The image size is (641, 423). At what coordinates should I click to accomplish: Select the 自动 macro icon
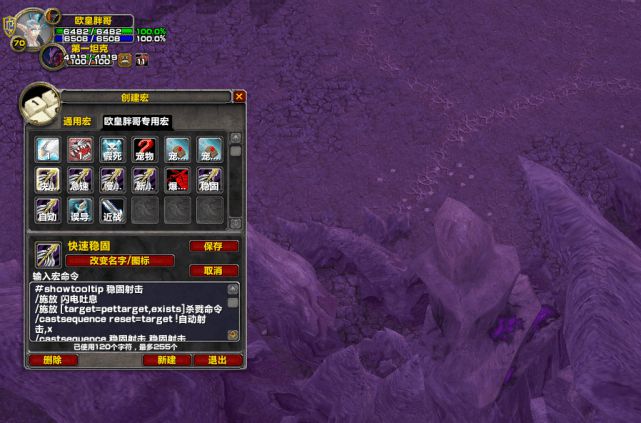49,210
